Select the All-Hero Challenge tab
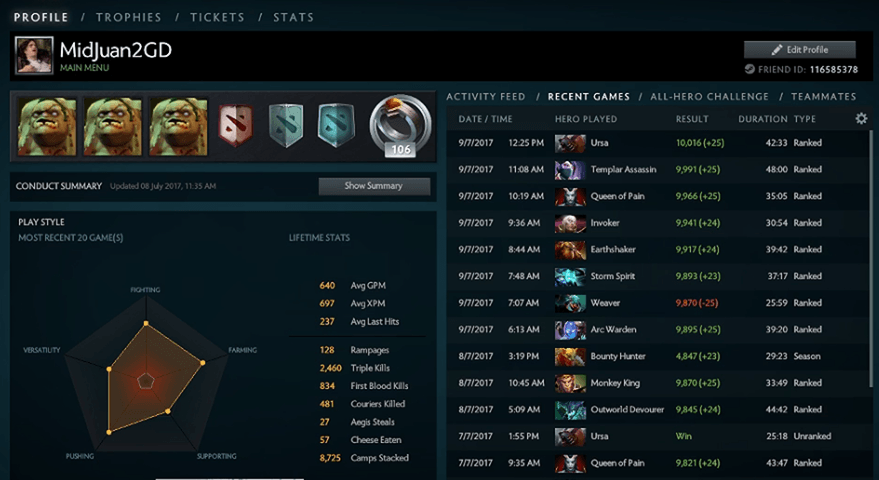Screen dimensions: 879x480 [709, 97]
